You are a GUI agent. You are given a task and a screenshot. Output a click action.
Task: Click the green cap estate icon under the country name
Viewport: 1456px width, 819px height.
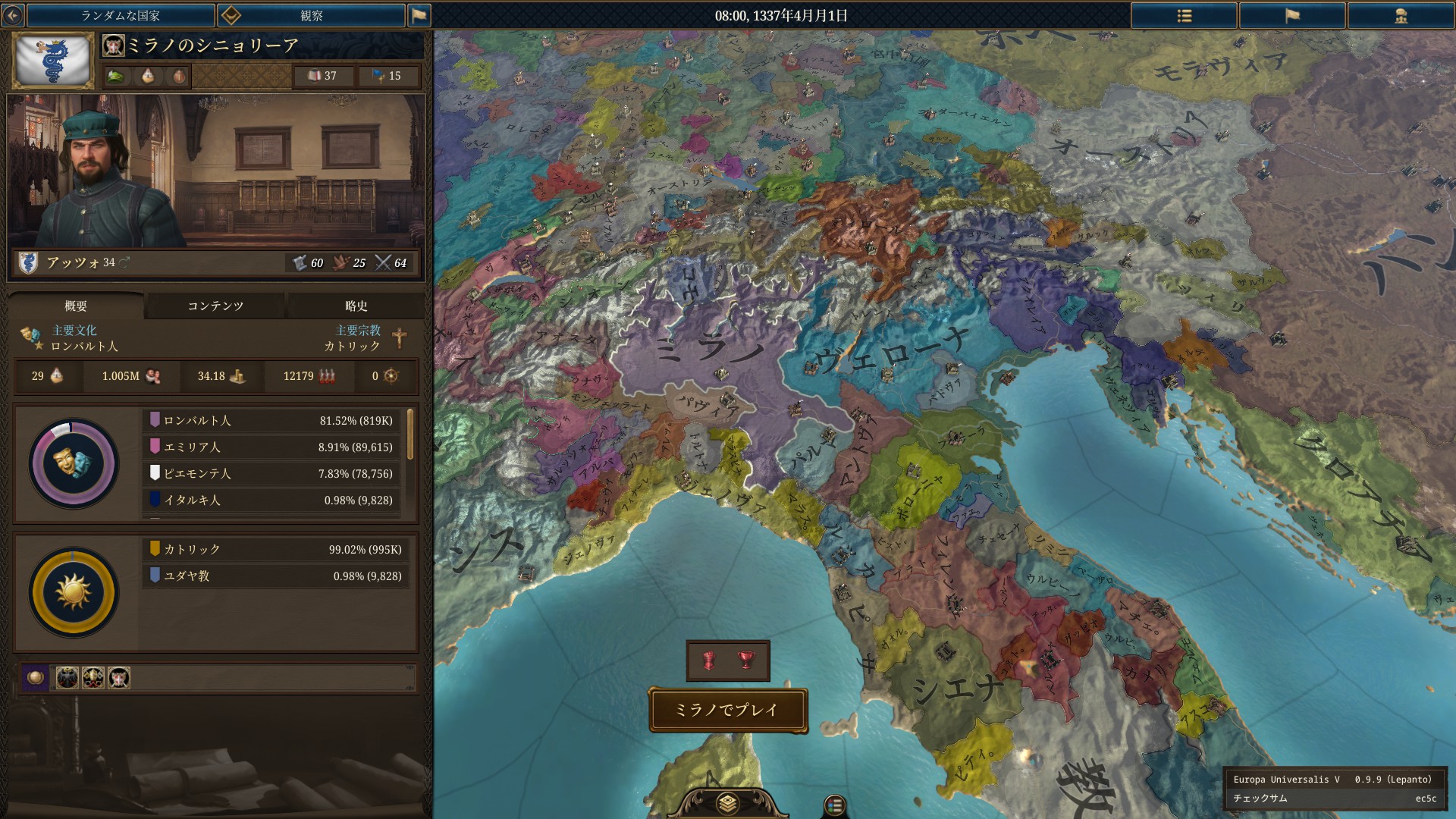pos(117,76)
